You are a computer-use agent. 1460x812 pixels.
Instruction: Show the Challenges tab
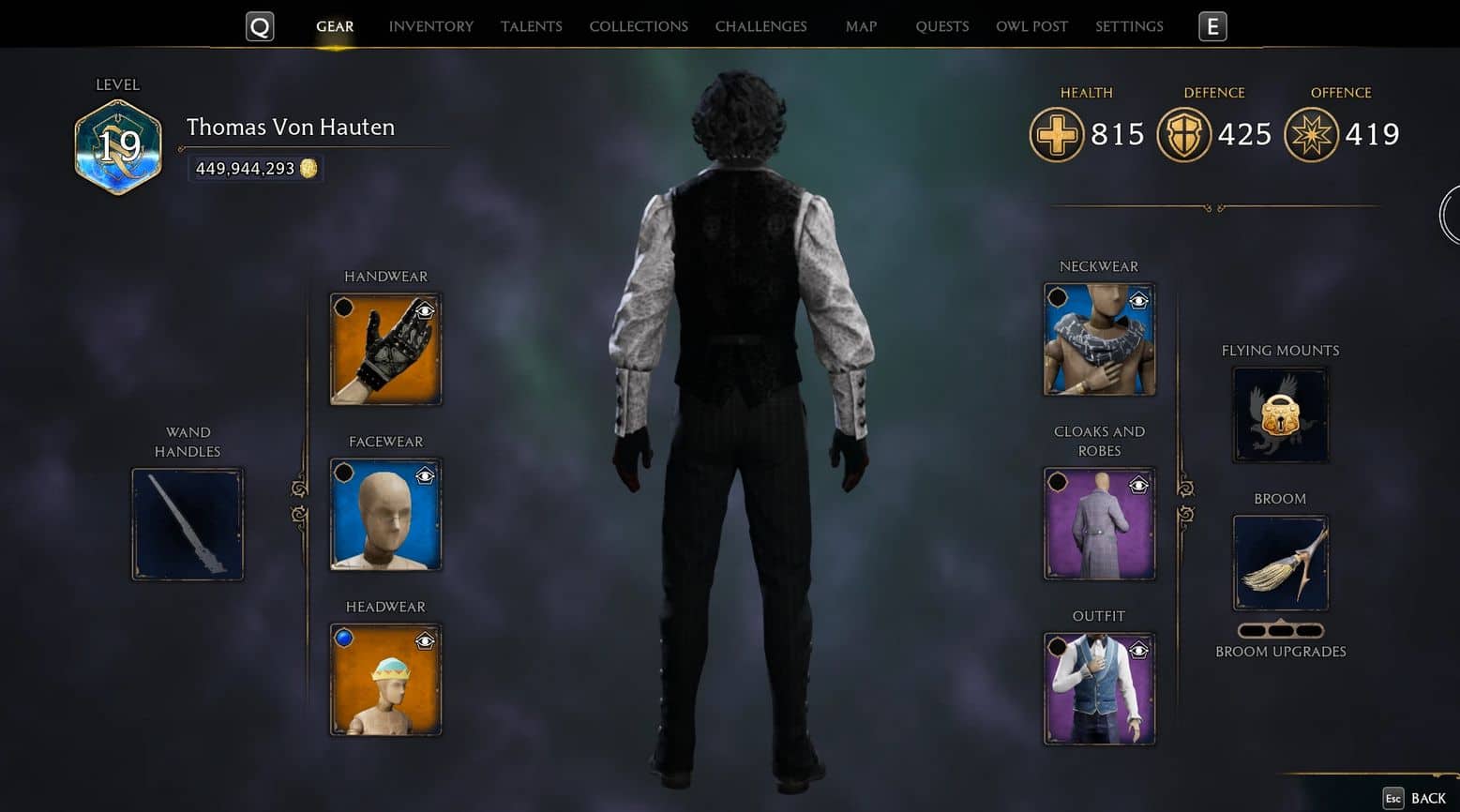(x=760, y=26)
